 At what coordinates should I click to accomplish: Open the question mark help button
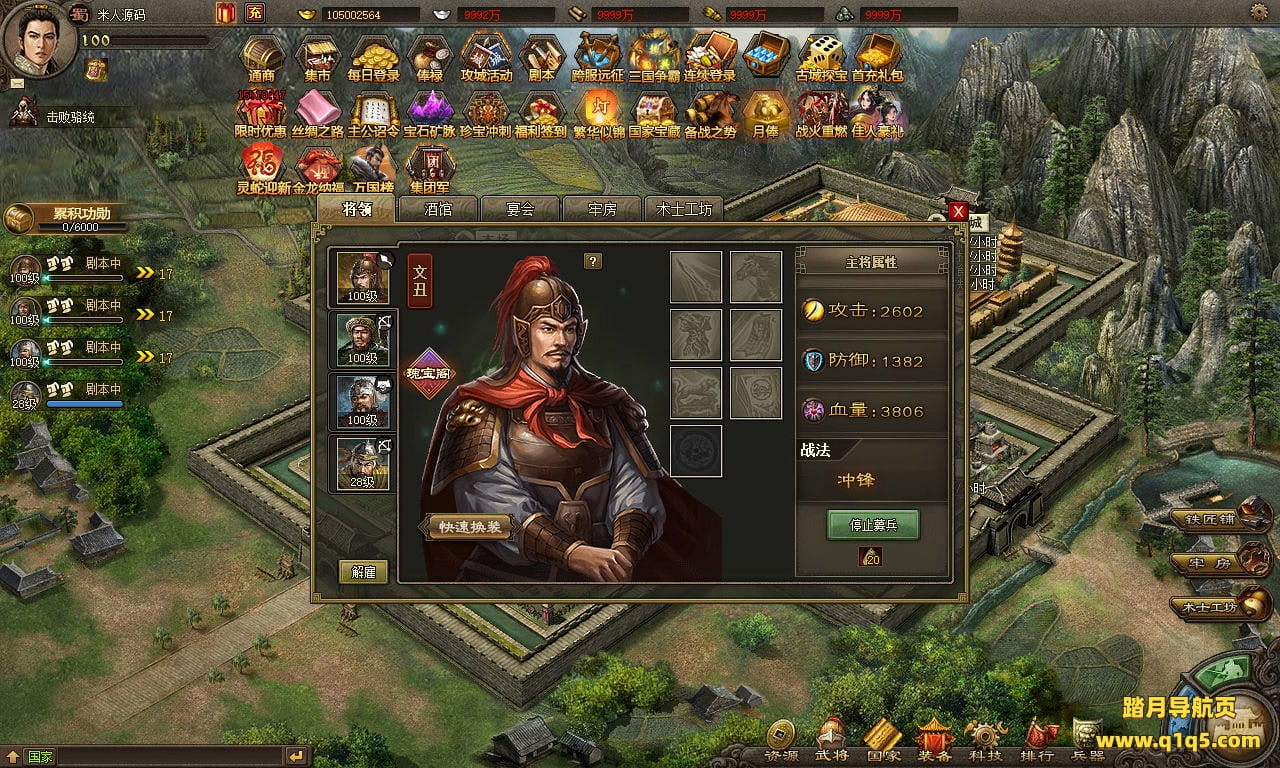pos(593,261)
